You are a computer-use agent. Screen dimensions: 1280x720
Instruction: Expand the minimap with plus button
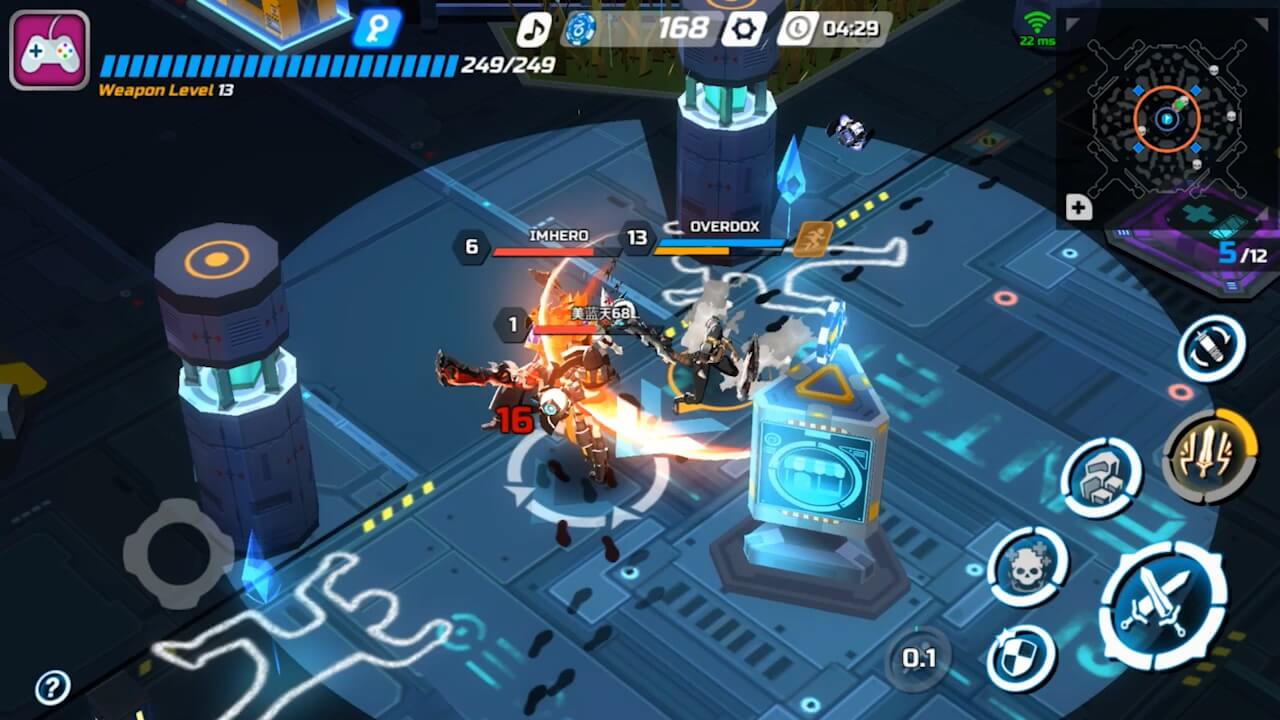point(1078,208)
